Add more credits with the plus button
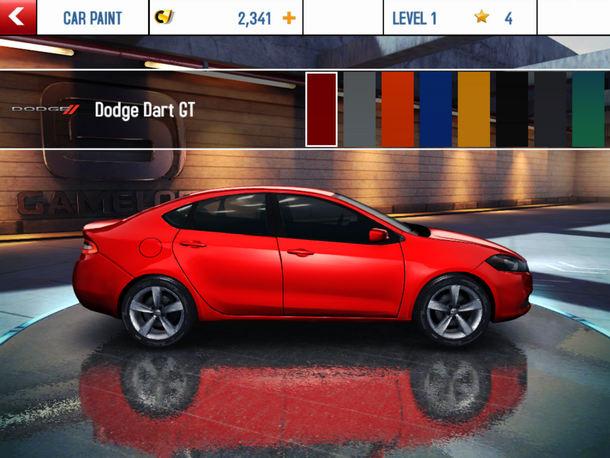This screenshot has height=458, width=610. pyautogui.click(x=289, y=18)
